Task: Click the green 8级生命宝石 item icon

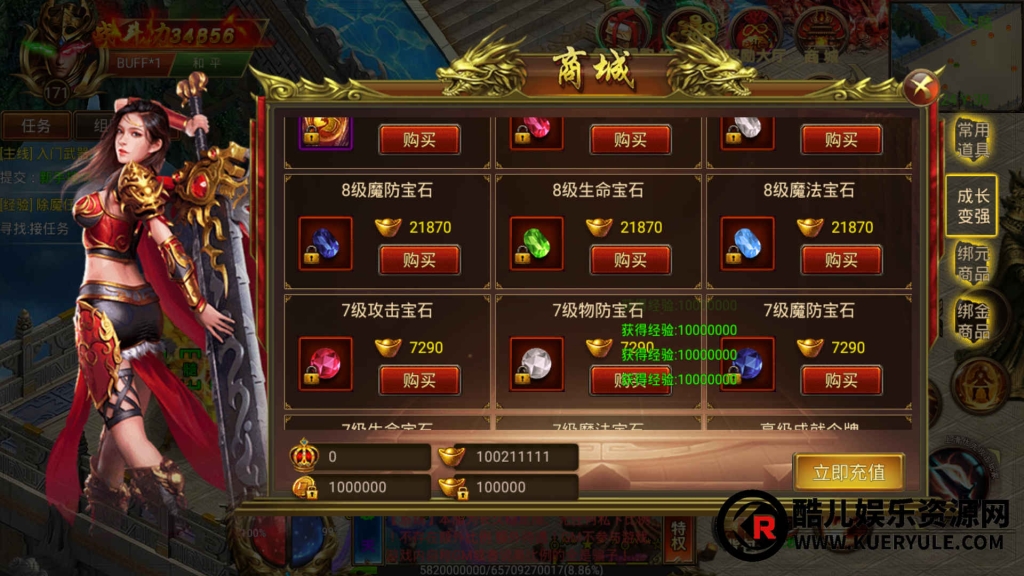Action: click(x=536, y=243)
